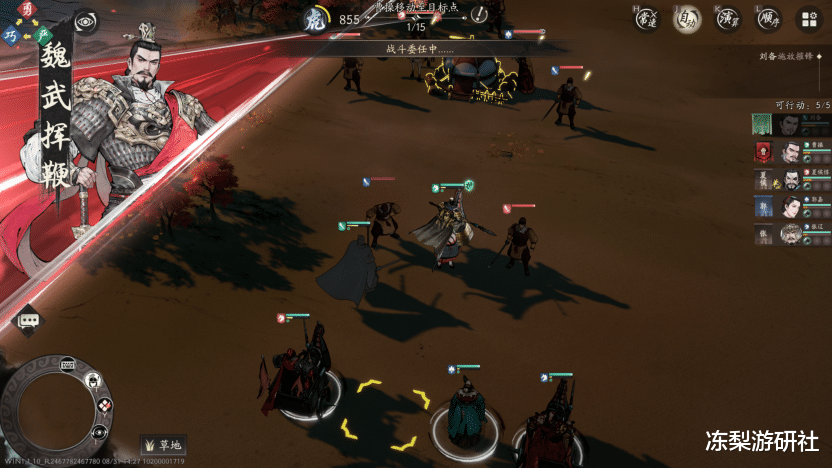This screenshot has width=832, height=468.
Task: Toggle the 常速 normal speed button
Action: (647, 19)
